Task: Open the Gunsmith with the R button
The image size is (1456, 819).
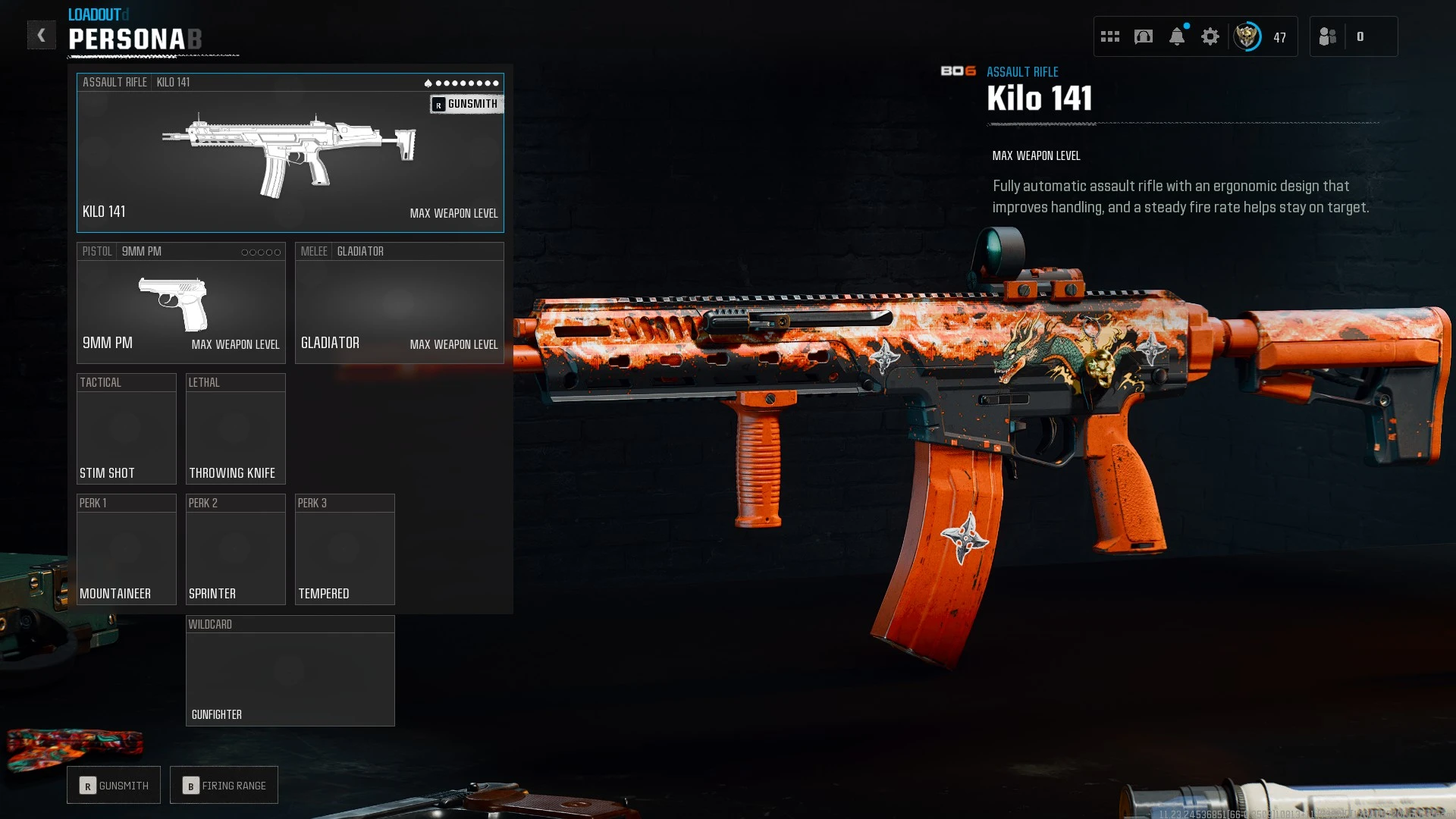Action: 113,785
